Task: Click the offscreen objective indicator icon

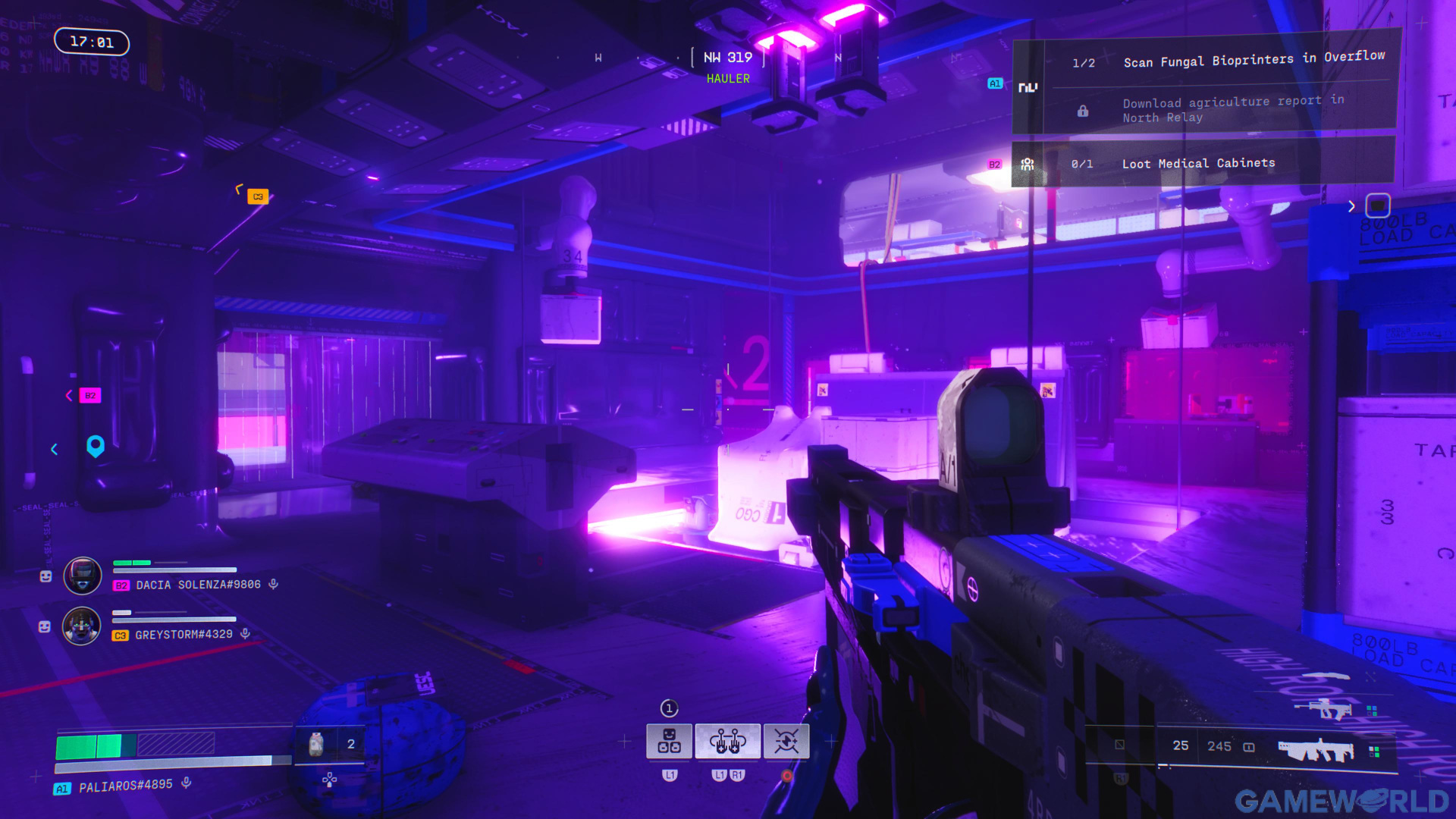Action: click(x=1377, y=206)
